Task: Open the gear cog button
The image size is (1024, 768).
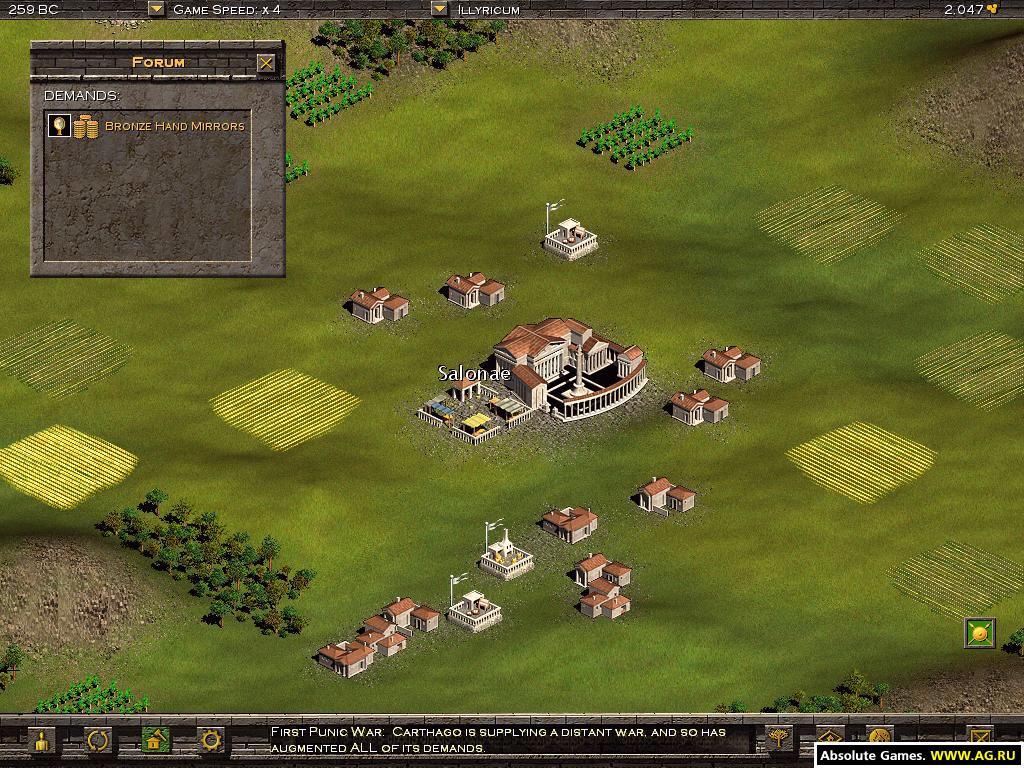Action: click(211, 741)
